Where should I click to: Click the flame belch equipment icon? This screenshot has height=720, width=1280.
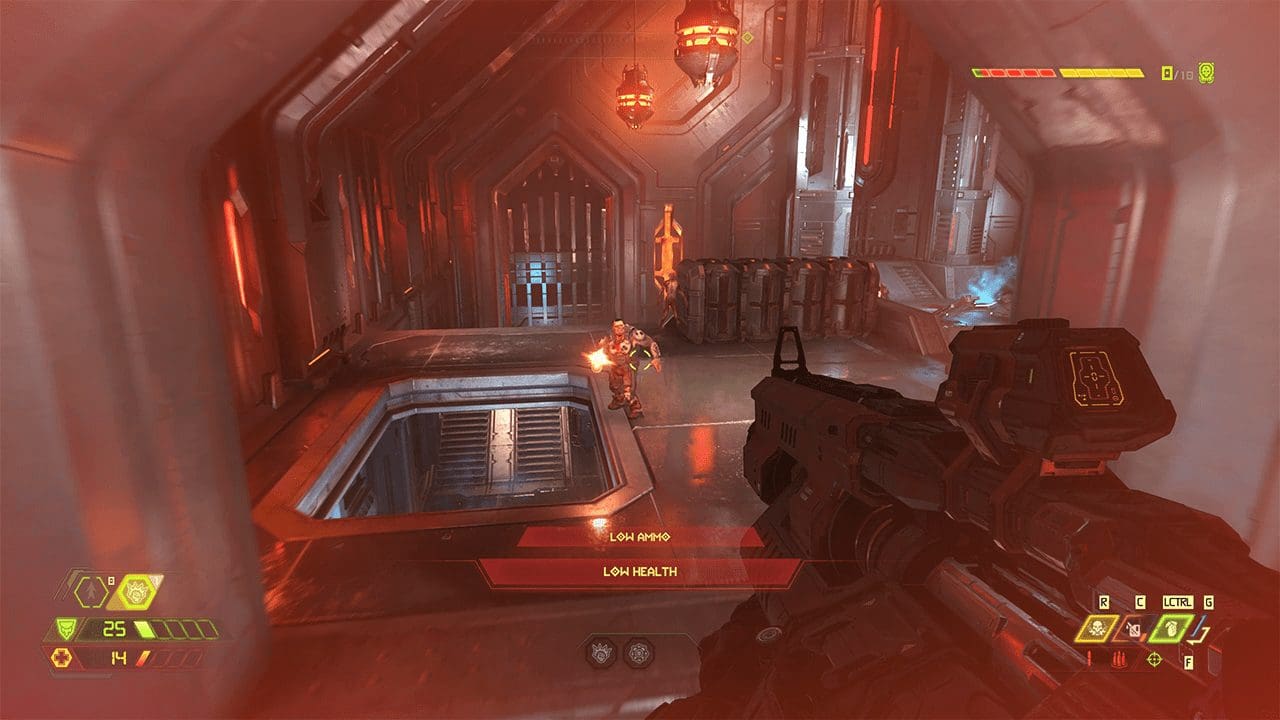(x=1133, y=629)
